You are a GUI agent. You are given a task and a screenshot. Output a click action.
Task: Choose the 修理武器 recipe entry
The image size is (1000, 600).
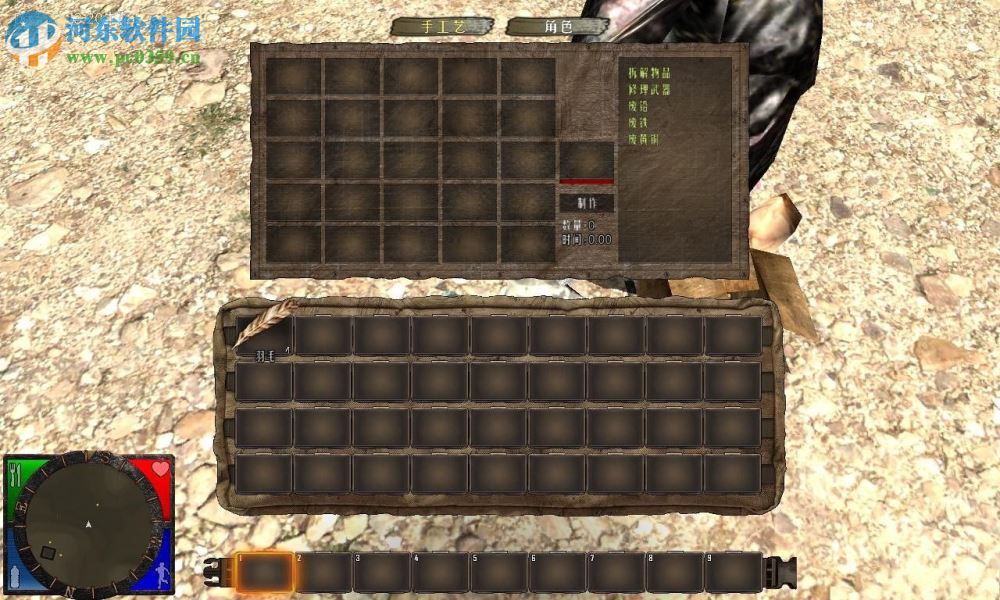(649, 90)
